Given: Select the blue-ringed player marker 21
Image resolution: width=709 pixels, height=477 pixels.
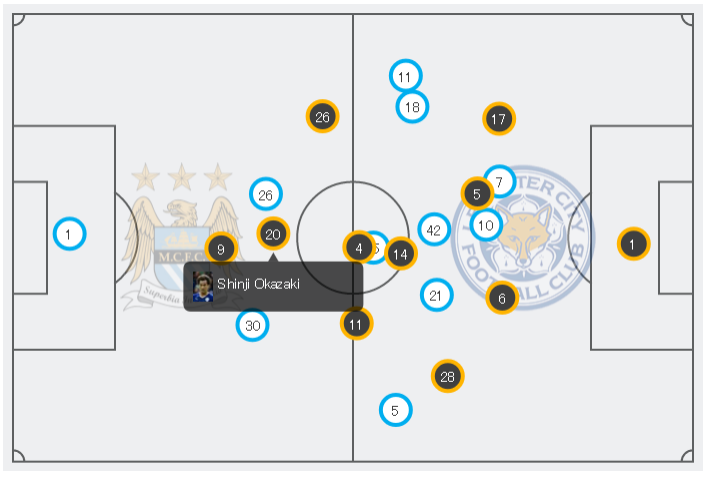Looking at the screenshot, I should pyautogui.click(x=435, y=295).
